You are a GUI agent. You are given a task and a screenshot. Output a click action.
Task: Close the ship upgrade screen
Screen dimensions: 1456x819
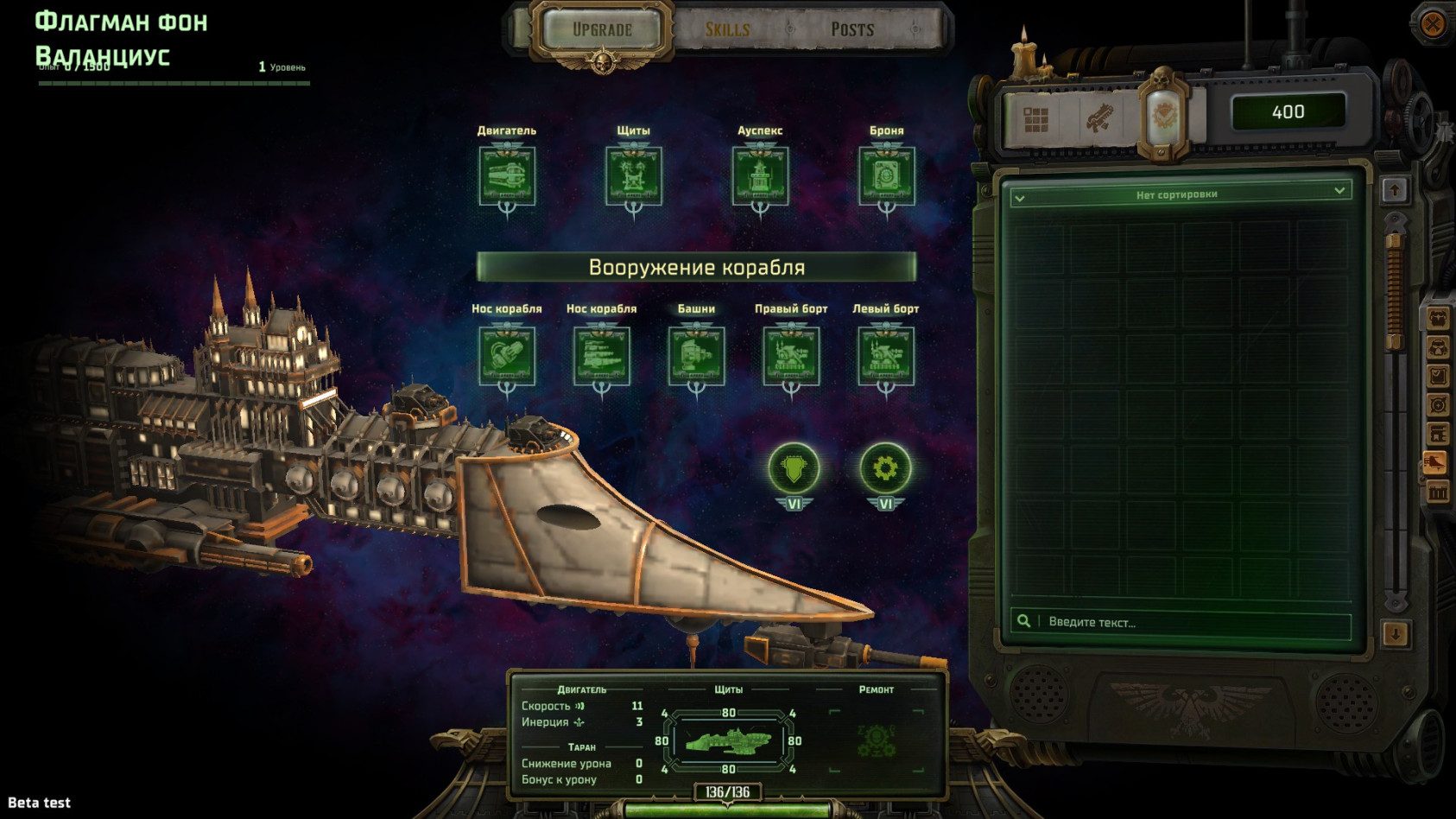[1432, 23]
